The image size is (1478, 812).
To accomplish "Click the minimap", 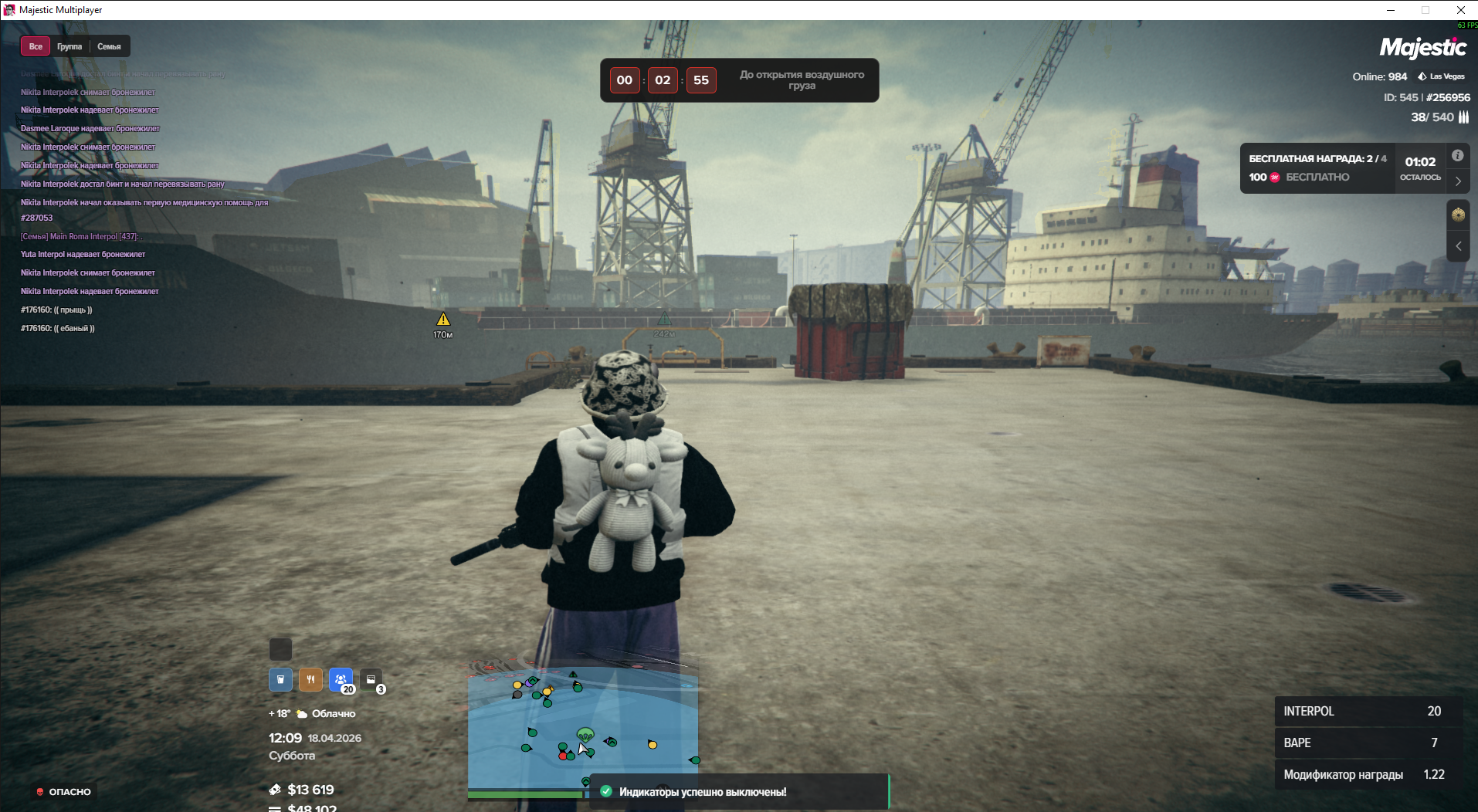I will pyautogui.click(x=582, y=724).
